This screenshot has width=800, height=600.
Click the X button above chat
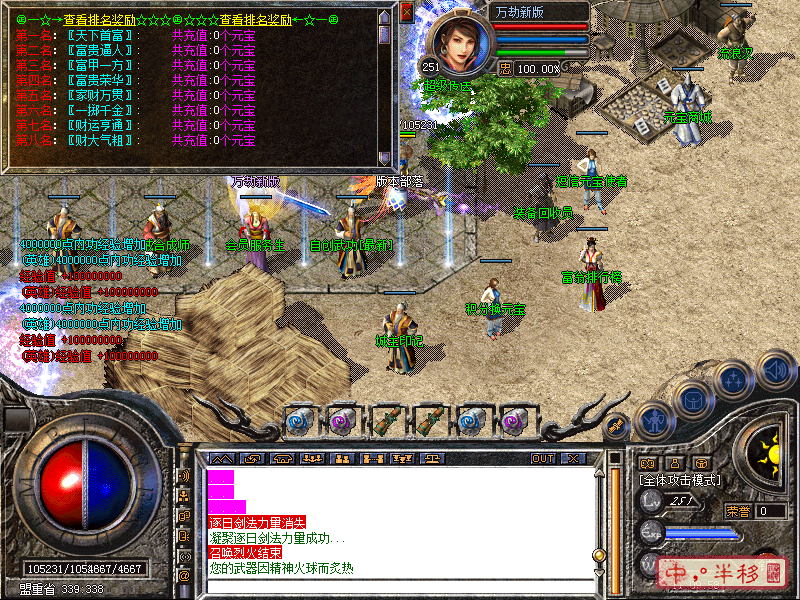pyautogui.click(x=572, y=458)
